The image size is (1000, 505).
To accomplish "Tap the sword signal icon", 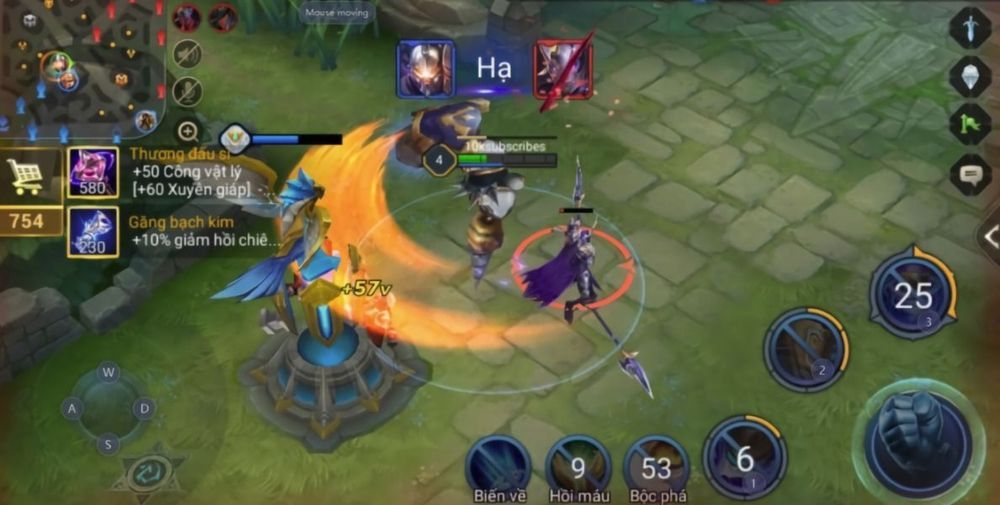I will 969,27.
